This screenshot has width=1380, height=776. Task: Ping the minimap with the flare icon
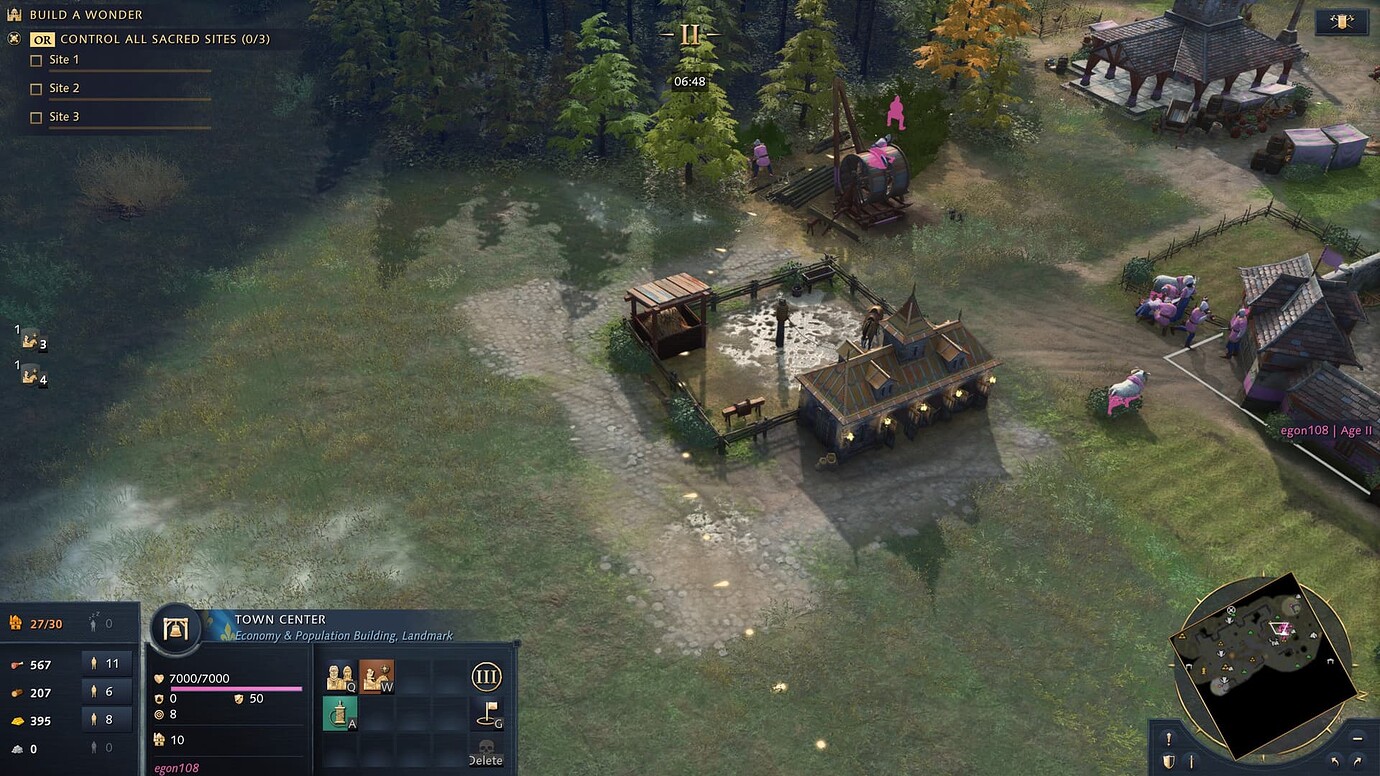1169,738
